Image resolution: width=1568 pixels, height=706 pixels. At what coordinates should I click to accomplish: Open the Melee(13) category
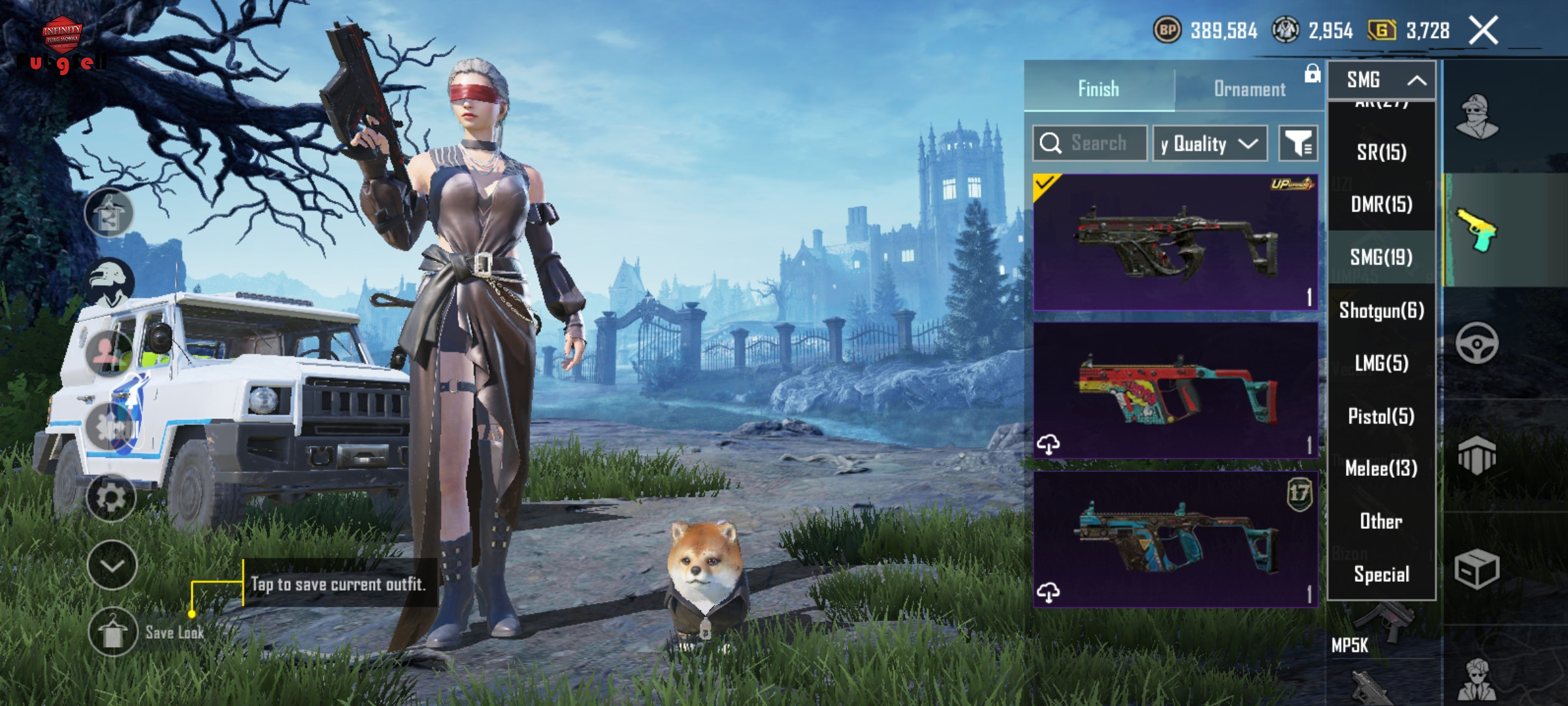coord(1381,469)
